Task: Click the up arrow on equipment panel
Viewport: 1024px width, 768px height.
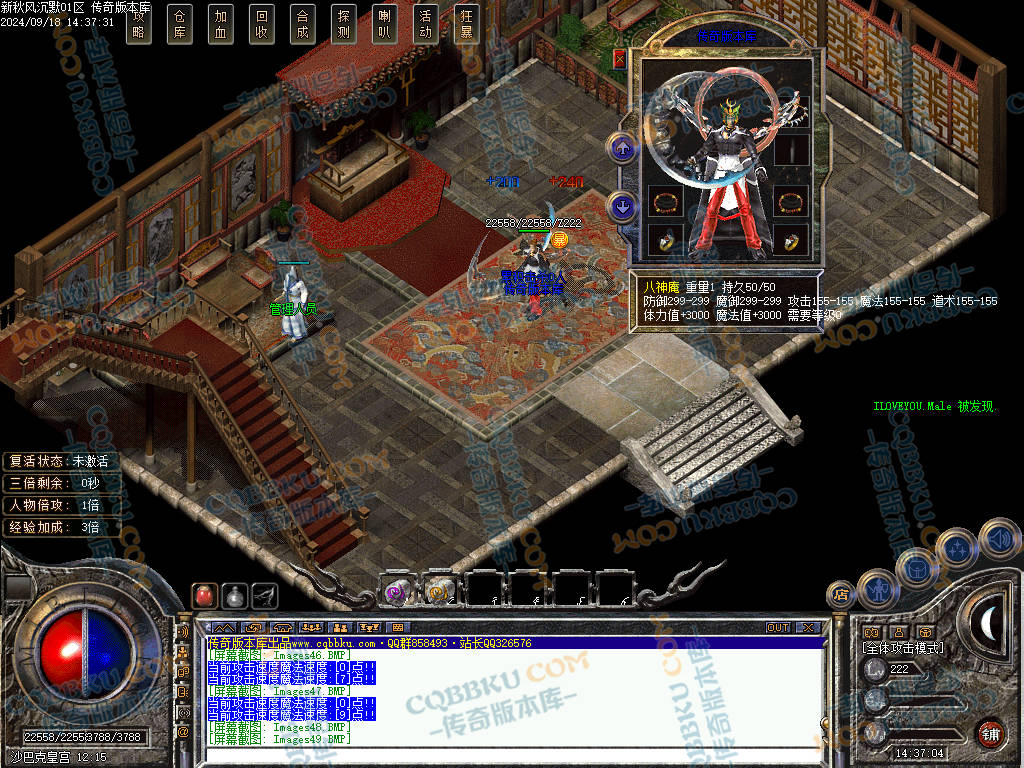Action: pyautogui.click(x=623, y=150)
